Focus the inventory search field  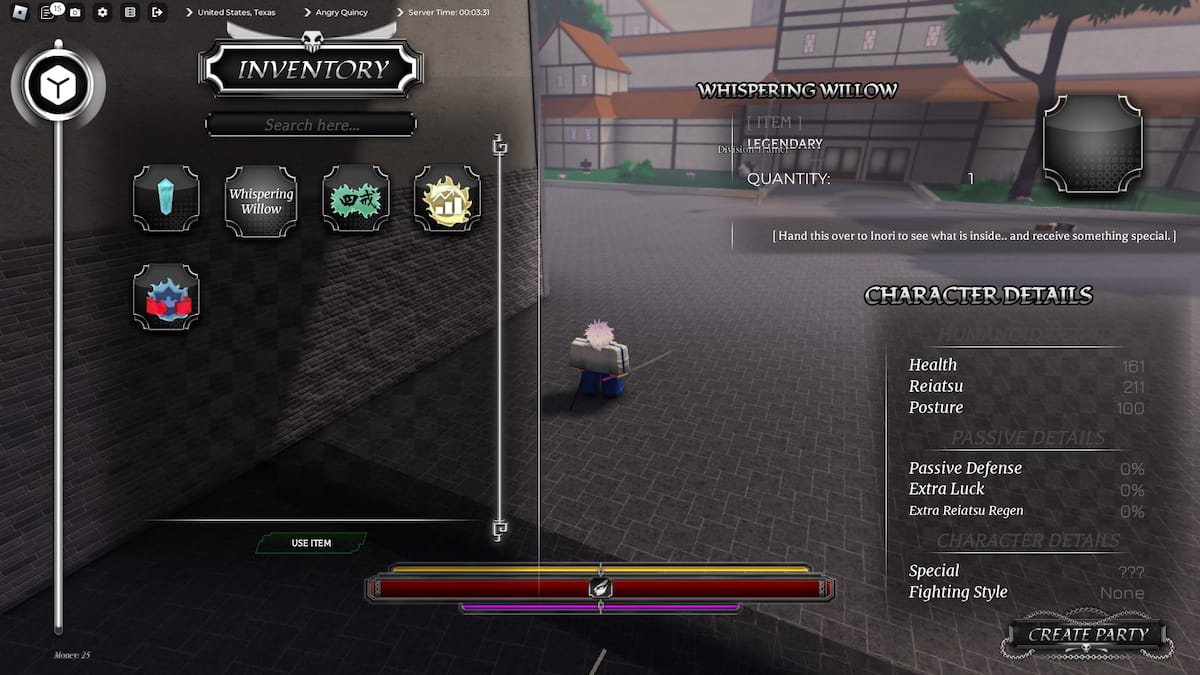pyautogui.click(x=311, y=125)
